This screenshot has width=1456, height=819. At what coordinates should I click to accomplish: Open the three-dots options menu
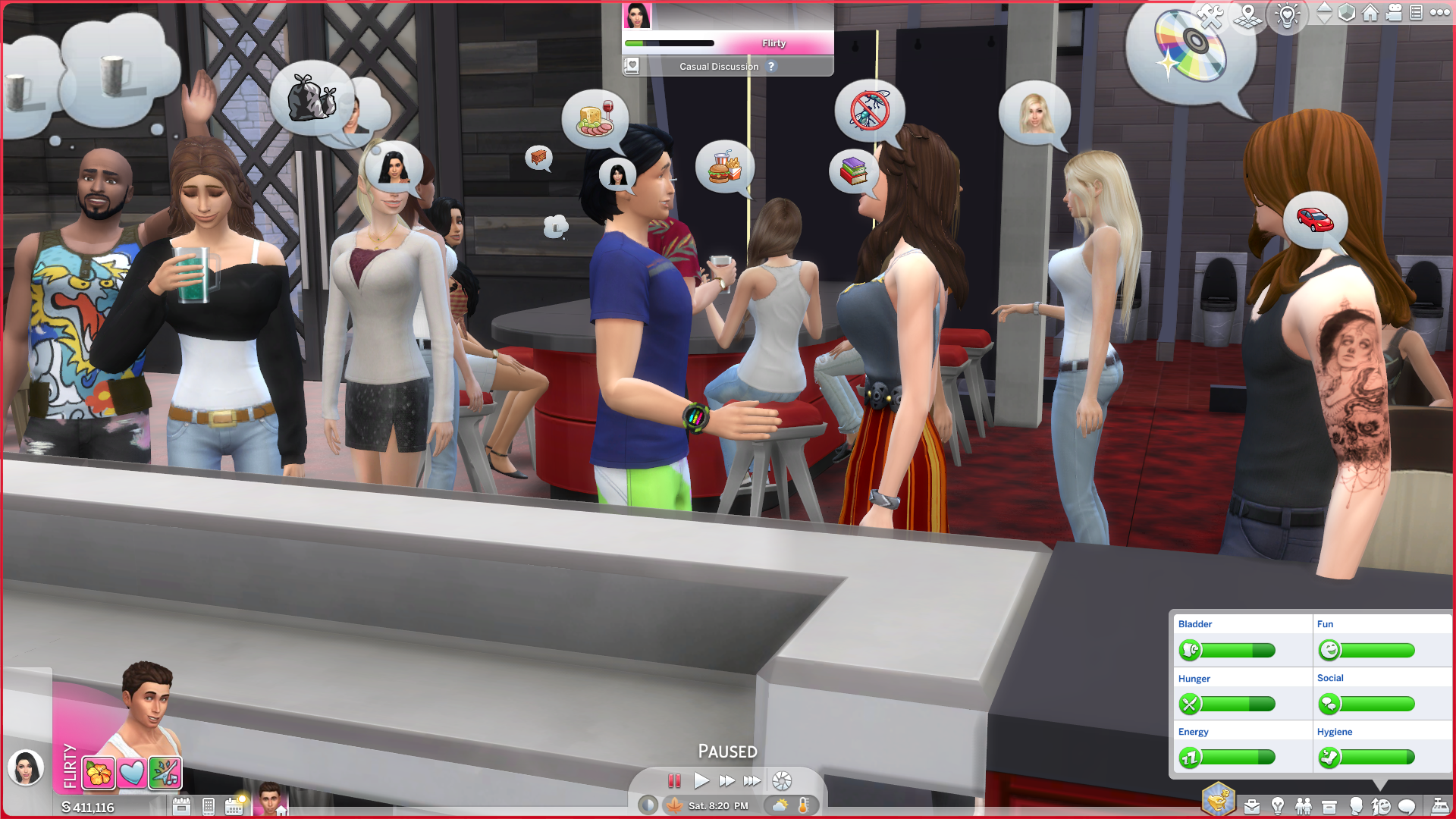(x=1441, y=13)
